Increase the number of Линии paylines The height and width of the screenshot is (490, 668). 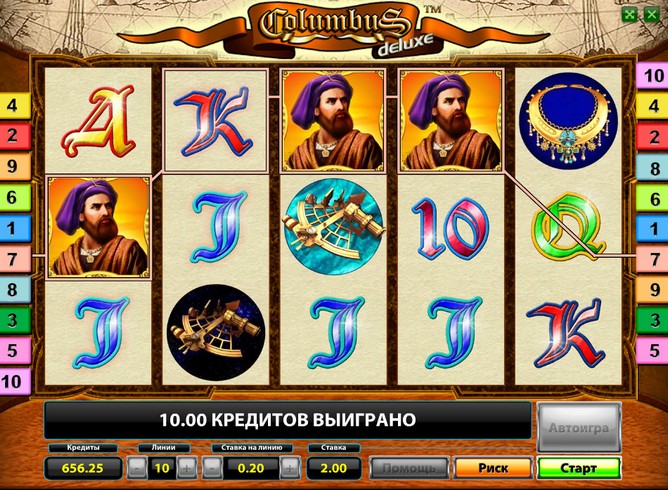click(x=187, y=467)
